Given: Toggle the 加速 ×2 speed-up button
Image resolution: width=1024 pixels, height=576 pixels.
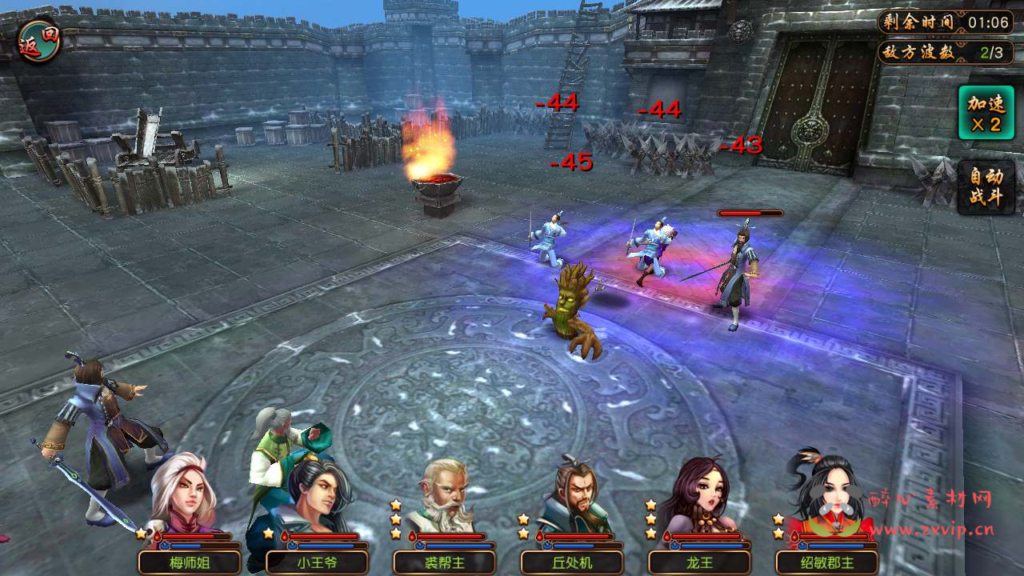Looking at the screenshot, I should click(985, 112).
